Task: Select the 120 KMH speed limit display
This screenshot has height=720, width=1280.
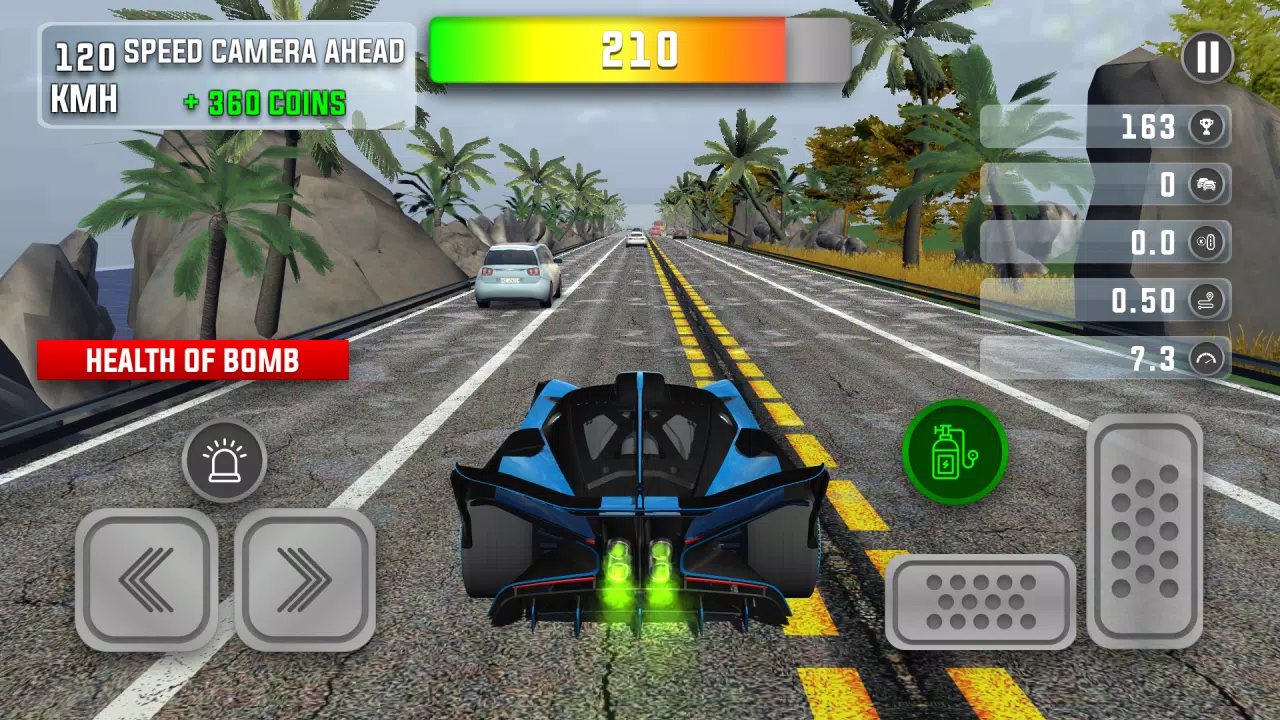Action: click(x=83, y=75)
